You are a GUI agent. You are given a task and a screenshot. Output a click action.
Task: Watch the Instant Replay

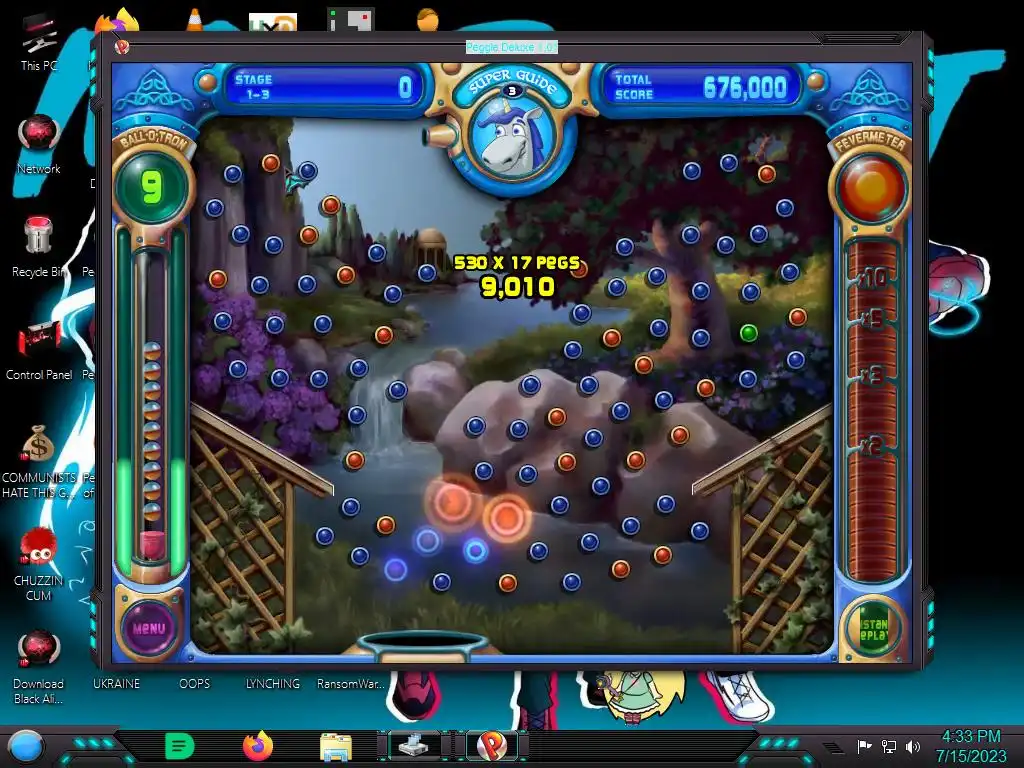[873, 627]
